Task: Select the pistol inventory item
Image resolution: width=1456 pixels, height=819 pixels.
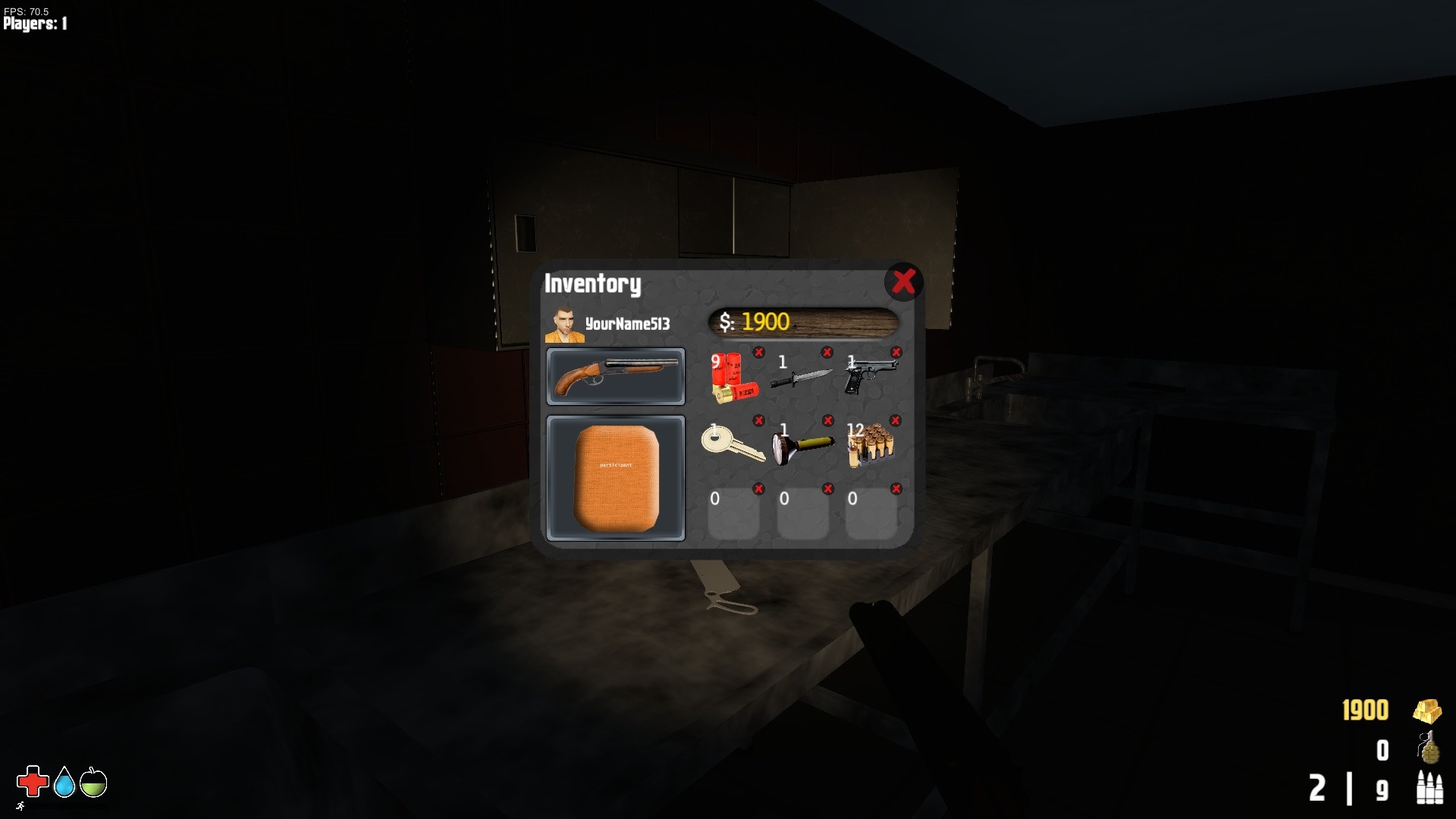Action: tap(870, 378)
